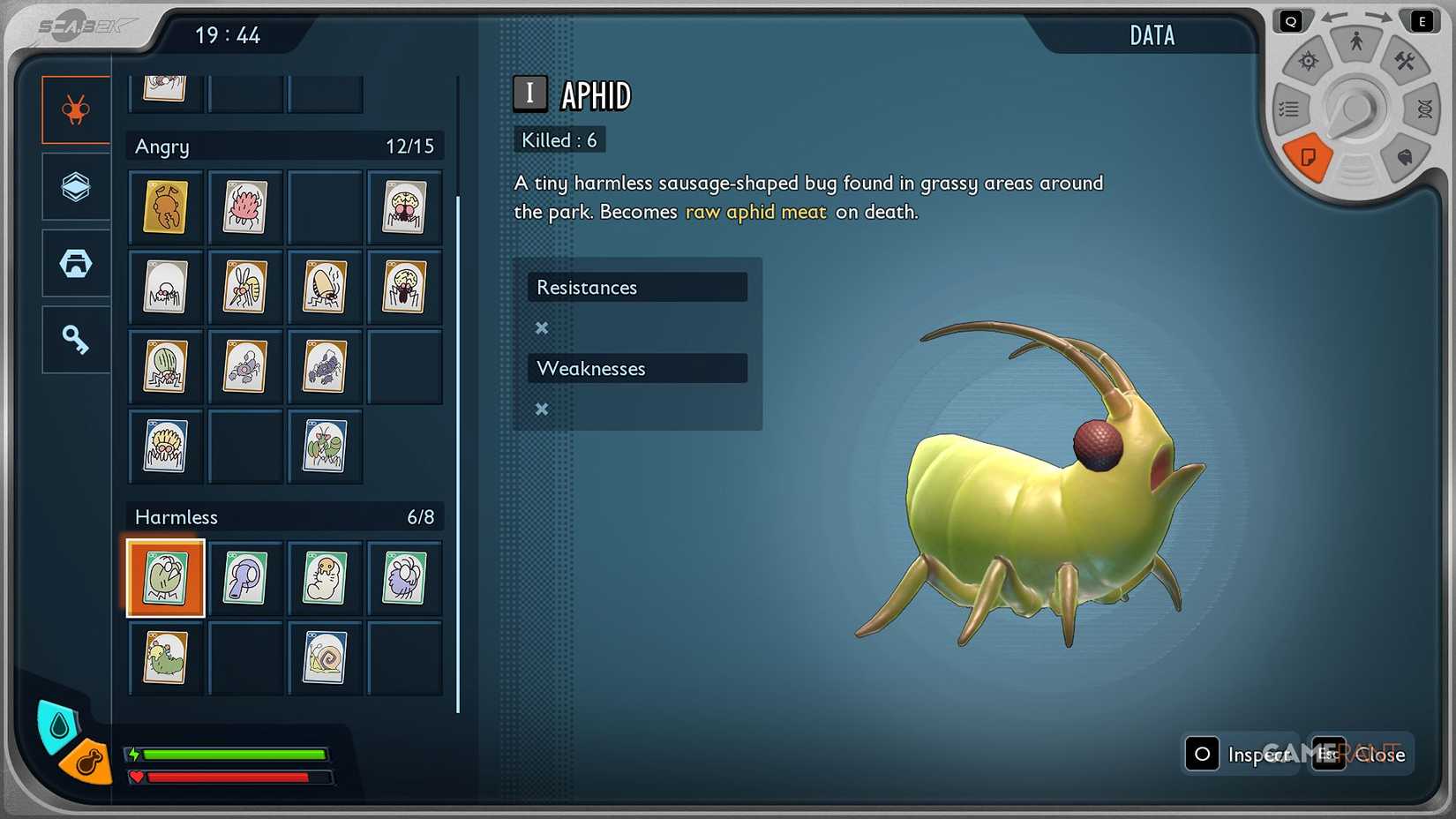Open the Angry creatures section header
Screen dimensions: 1456x819
284,146
